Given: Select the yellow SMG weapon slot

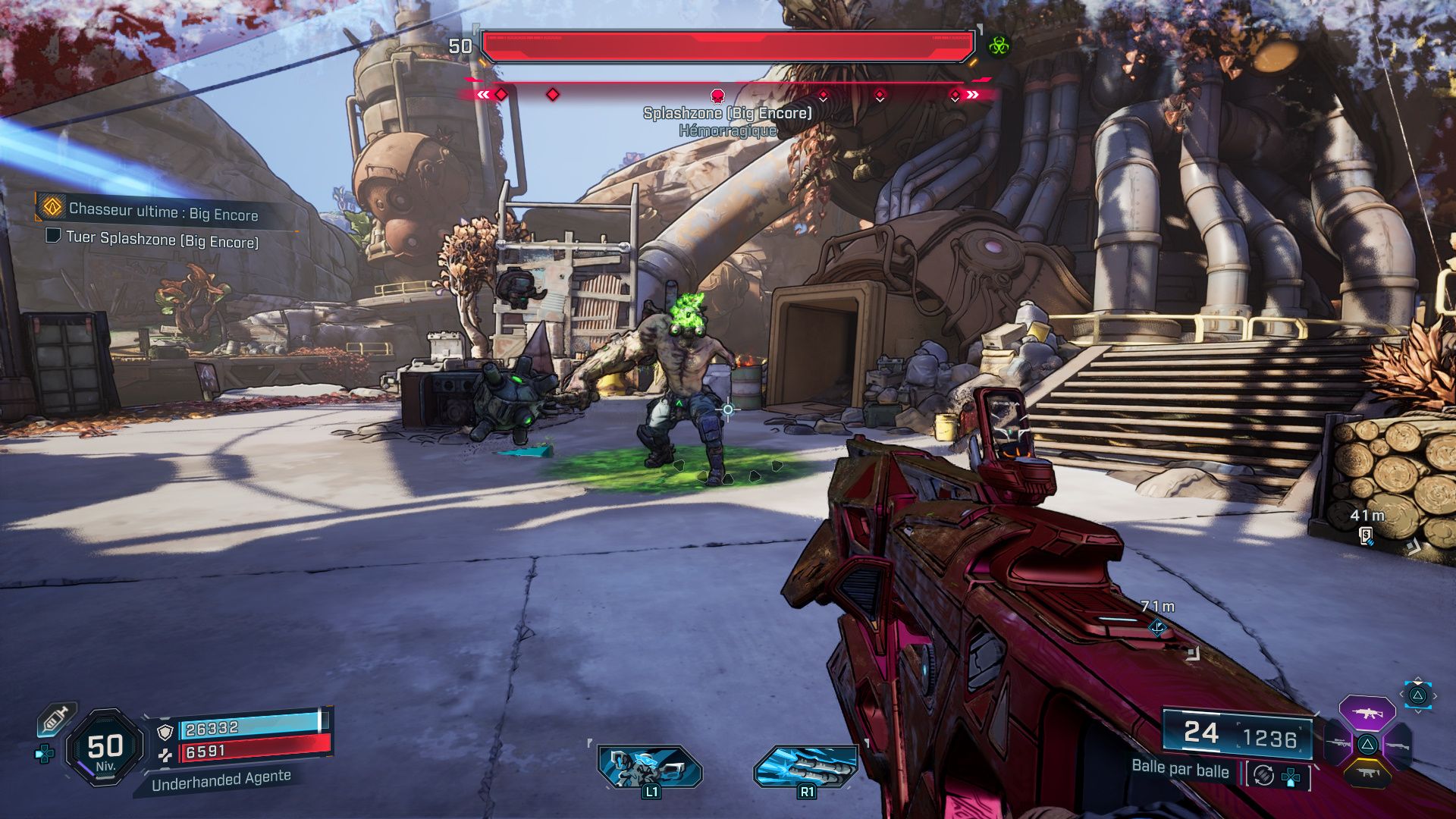Looking at the screenshot, I should pos(1367,773).
